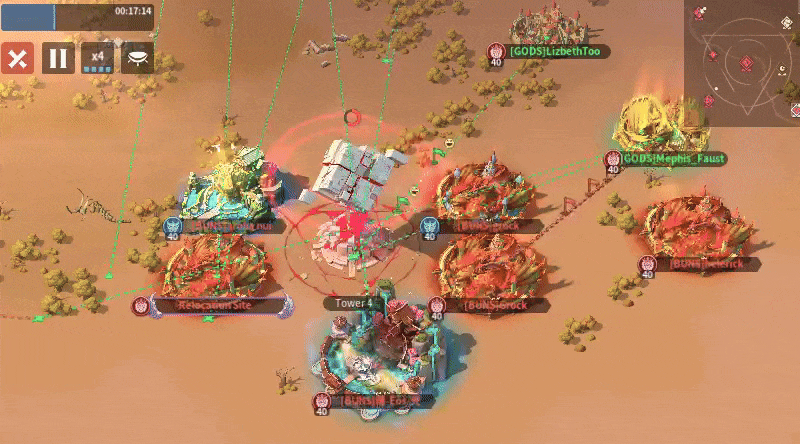
Task: Select the Relocation Site nameplate
Action: click(x=216, y=304)
